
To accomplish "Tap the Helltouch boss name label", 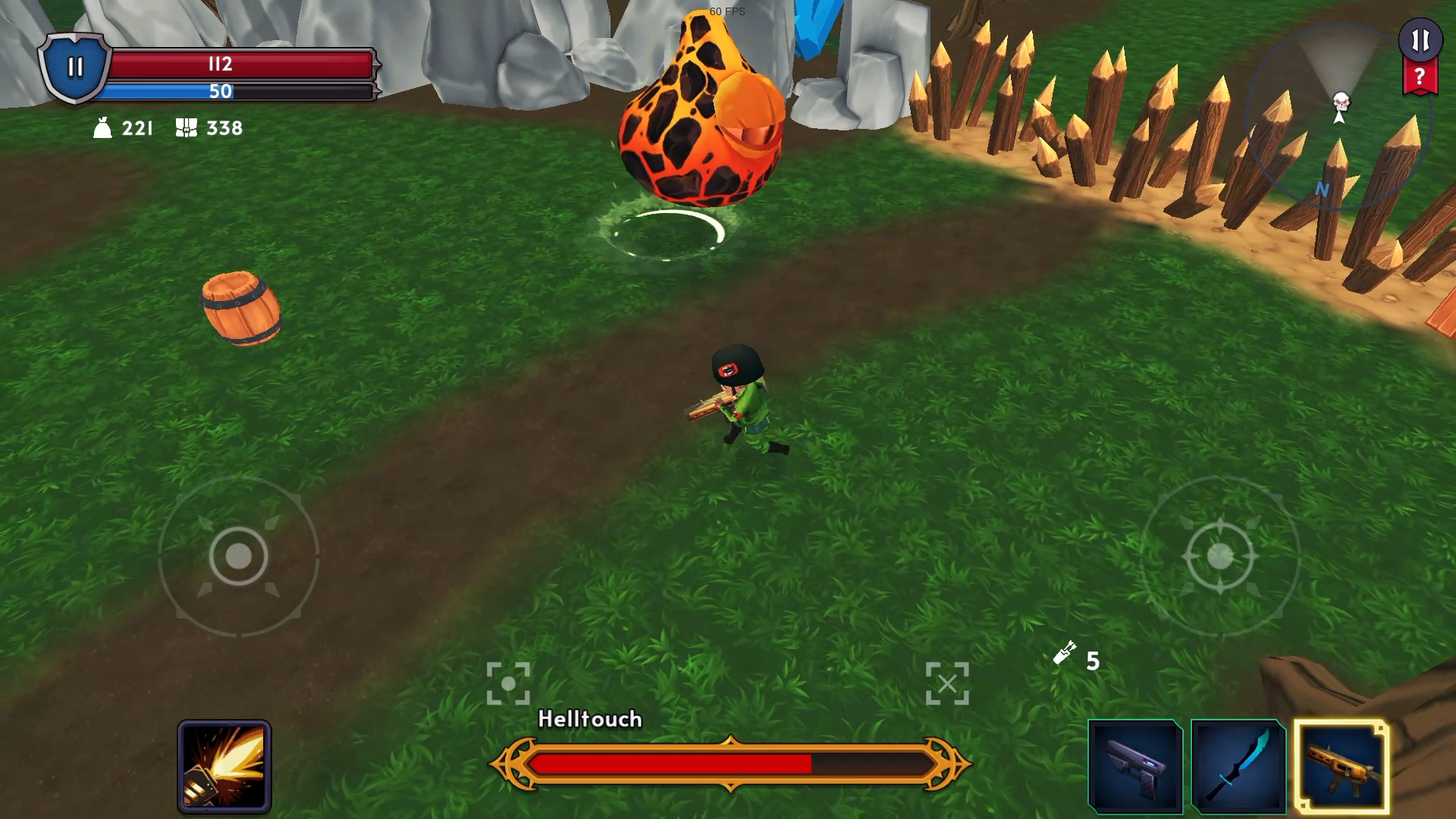I will (x=589, y=719).
